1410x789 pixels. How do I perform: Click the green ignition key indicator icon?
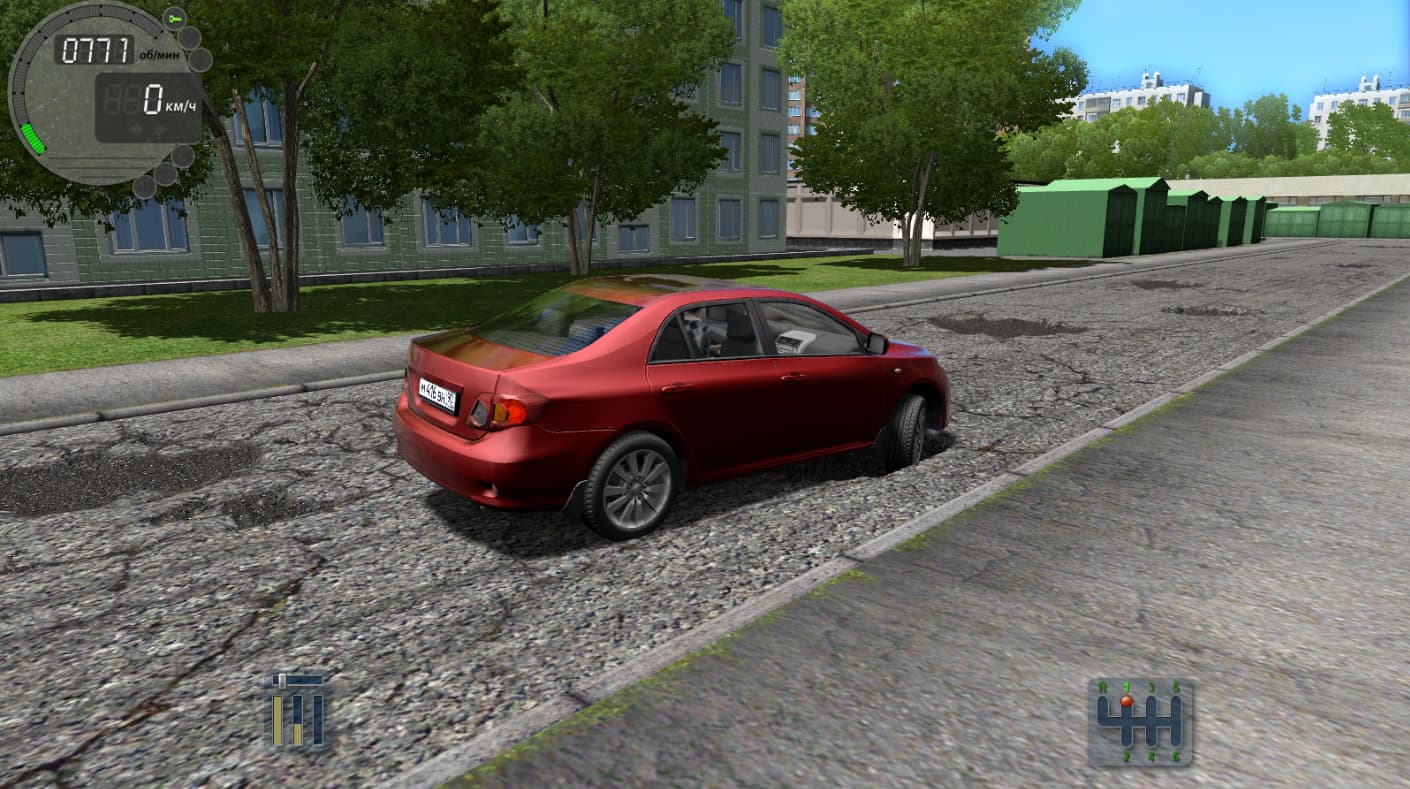point(174,18)
